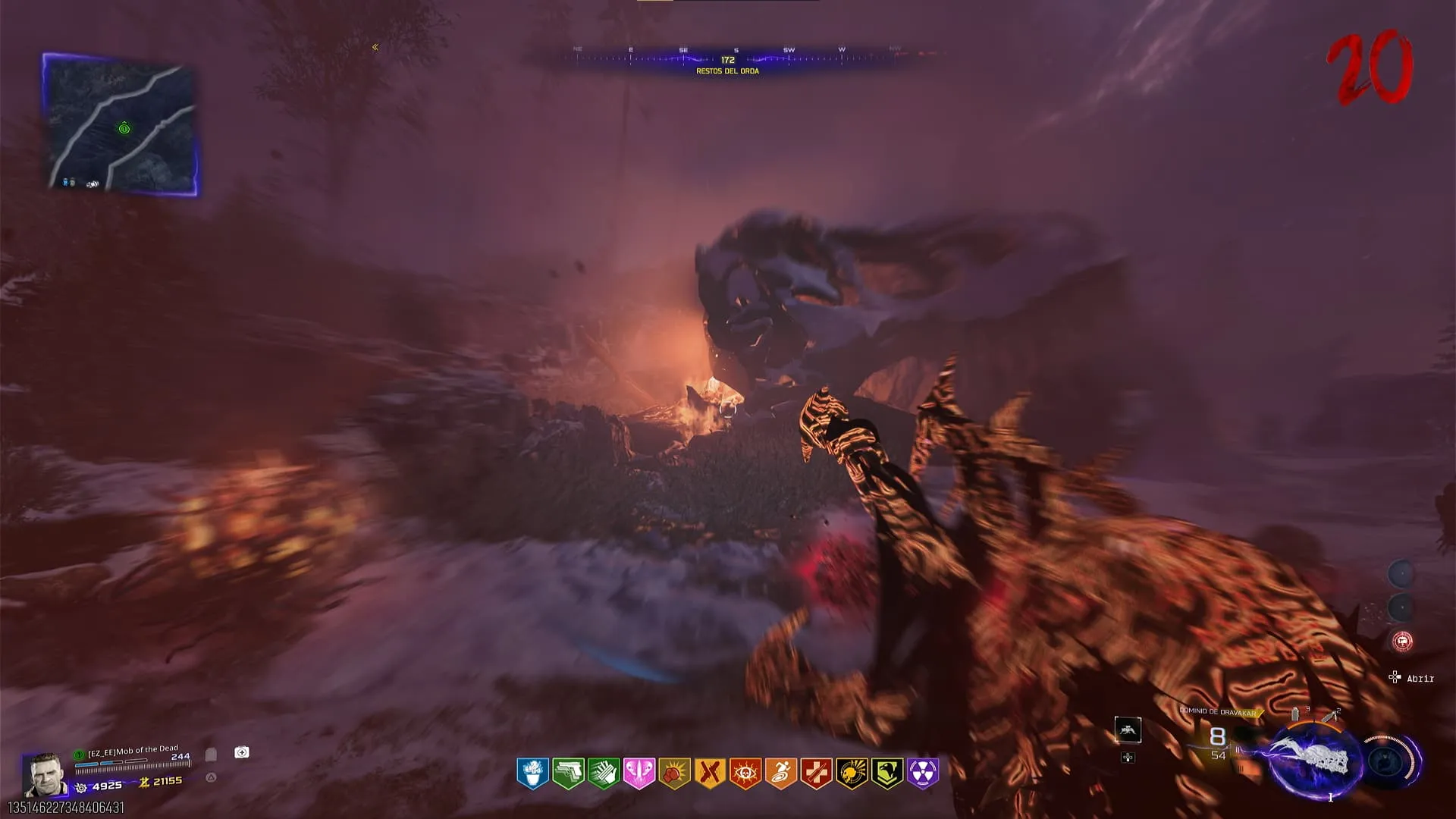Select the player character portrait
Viewport: 1456px width, 819px height.
pos(43,774)
